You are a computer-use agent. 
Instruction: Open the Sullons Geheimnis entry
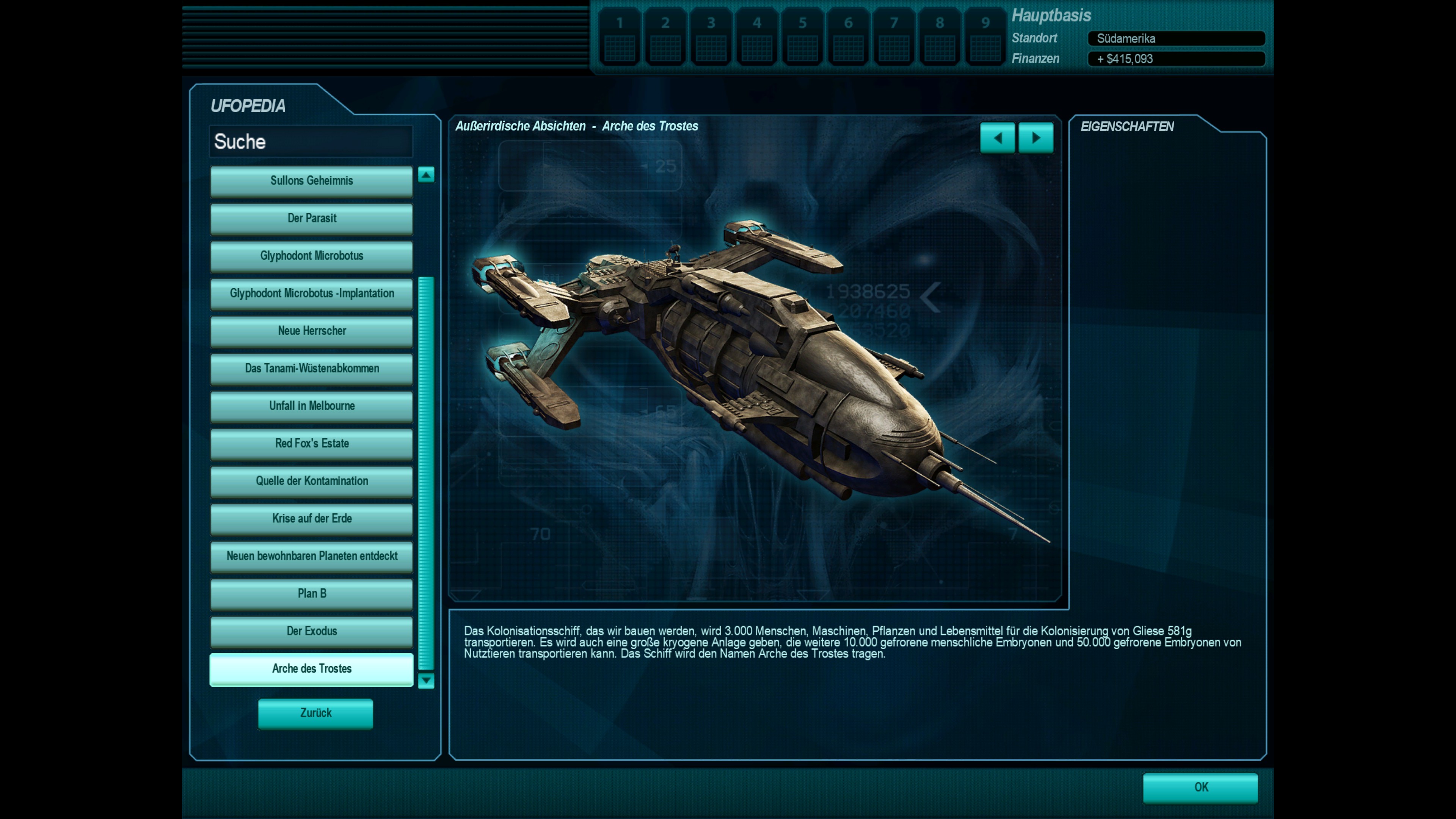311,181
